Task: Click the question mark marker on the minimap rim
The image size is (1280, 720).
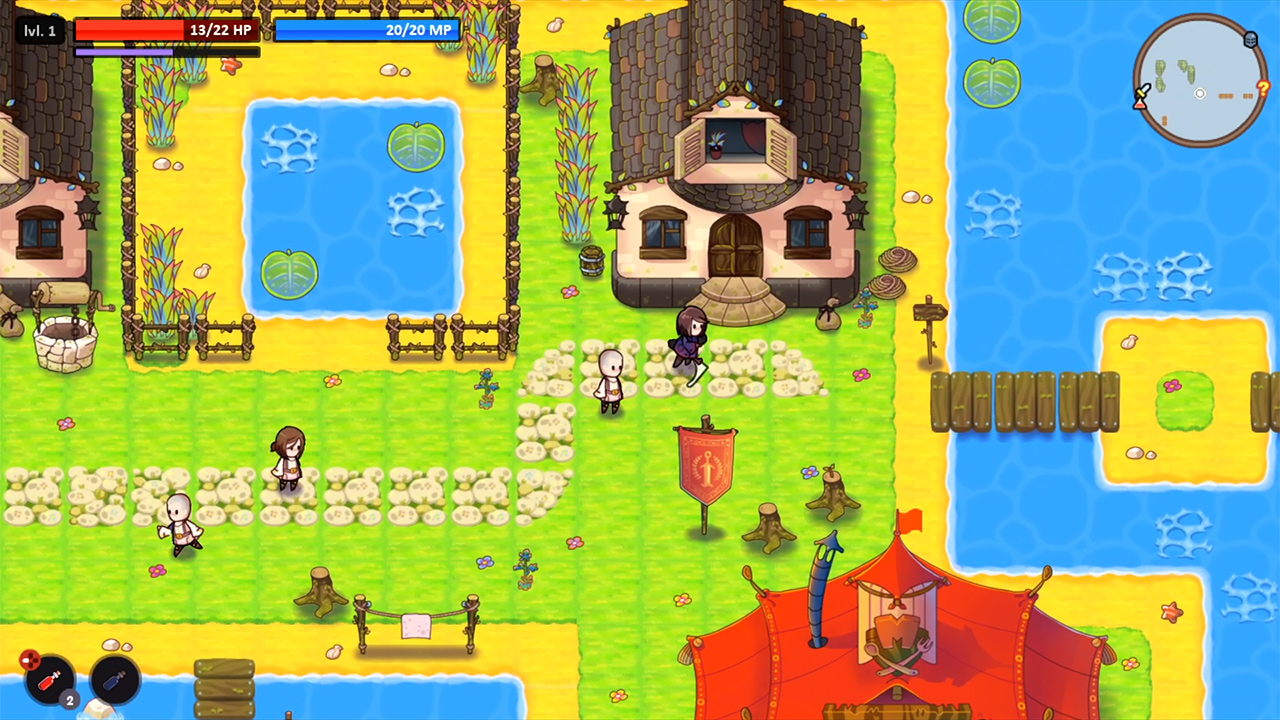Action: pos(1264,88)
